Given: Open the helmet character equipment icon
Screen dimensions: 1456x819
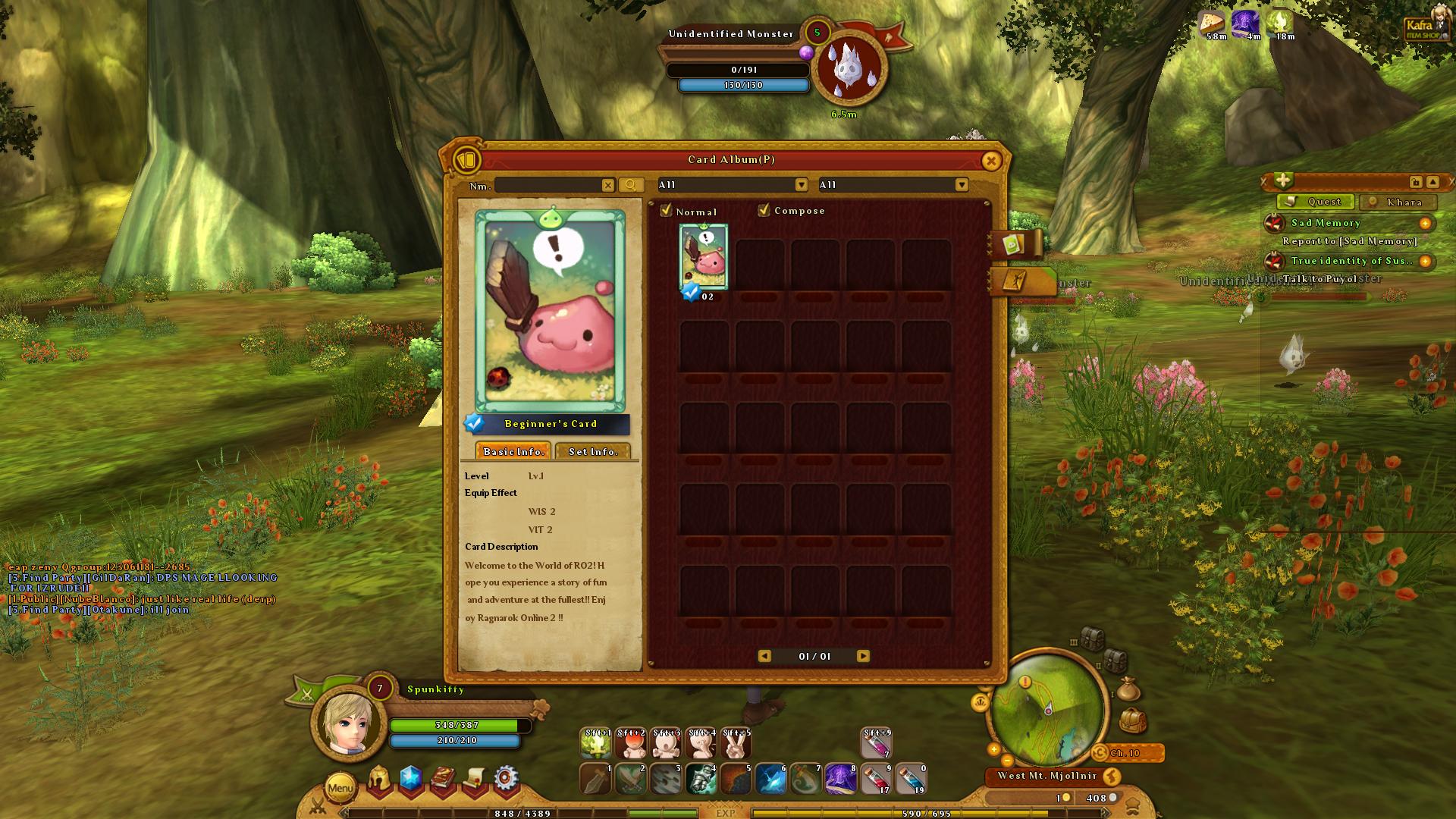Looking at the screenshot, I should (379, 779).
